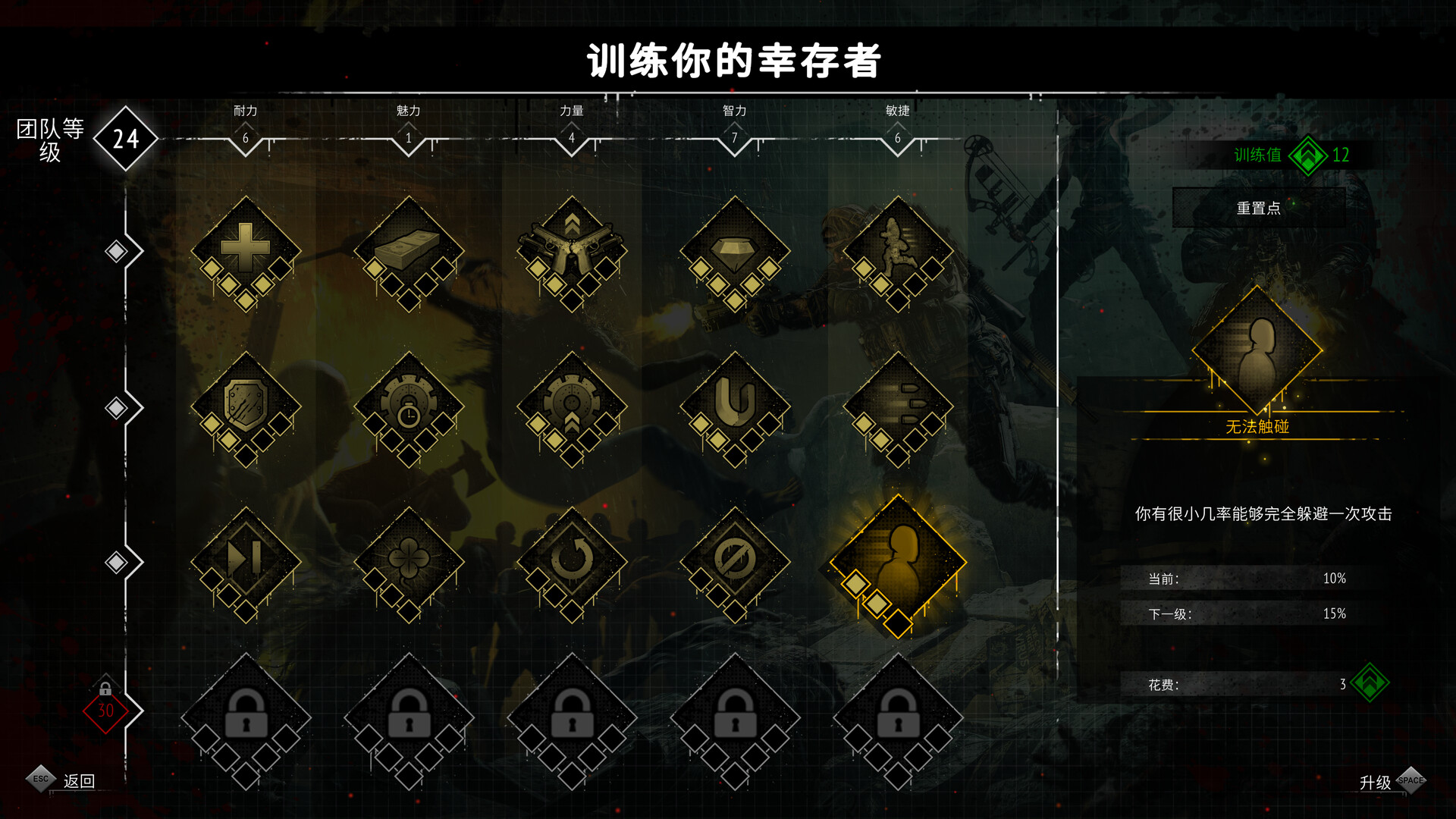Select the sneak skill at top of 敏捷 column
The width and height of the screenshot is (1456, 819).
(900, 245)
